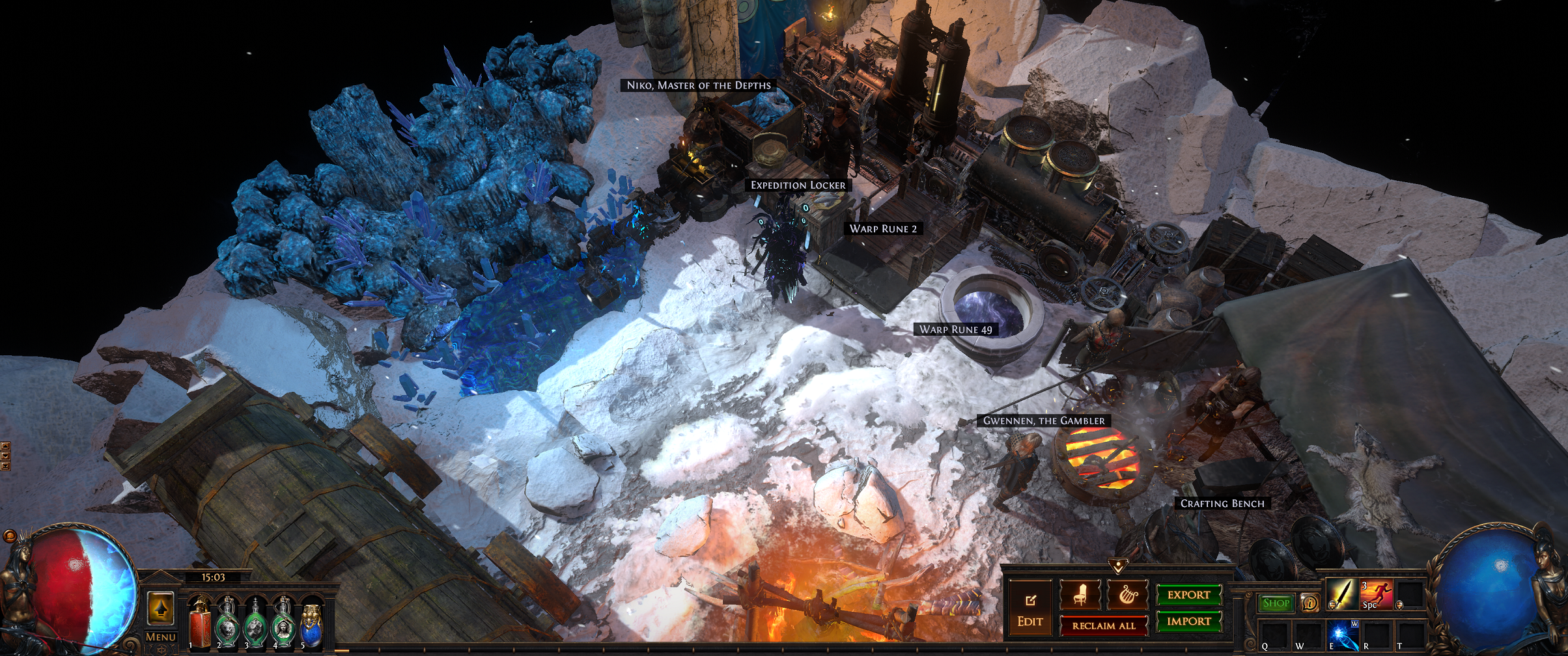The height and width of the screenshot is (656, 1568).
Task: Import a hideout layout
Action: [x=1188, y=622]
